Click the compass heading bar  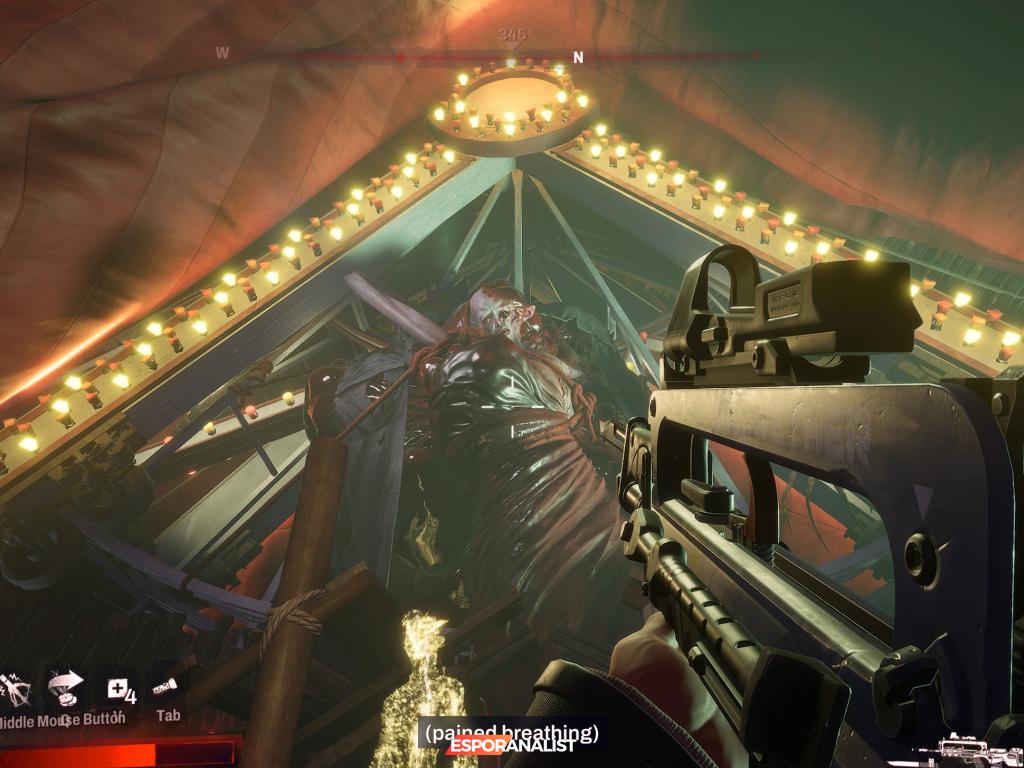click(x=512, y=56)
